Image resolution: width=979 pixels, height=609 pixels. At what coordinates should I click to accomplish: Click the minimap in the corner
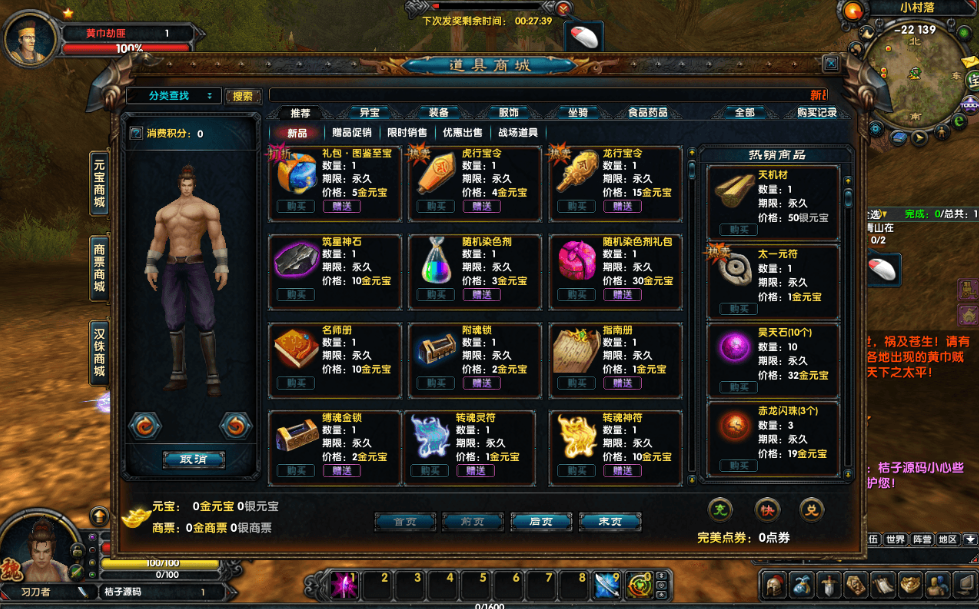tap(914, 81)
